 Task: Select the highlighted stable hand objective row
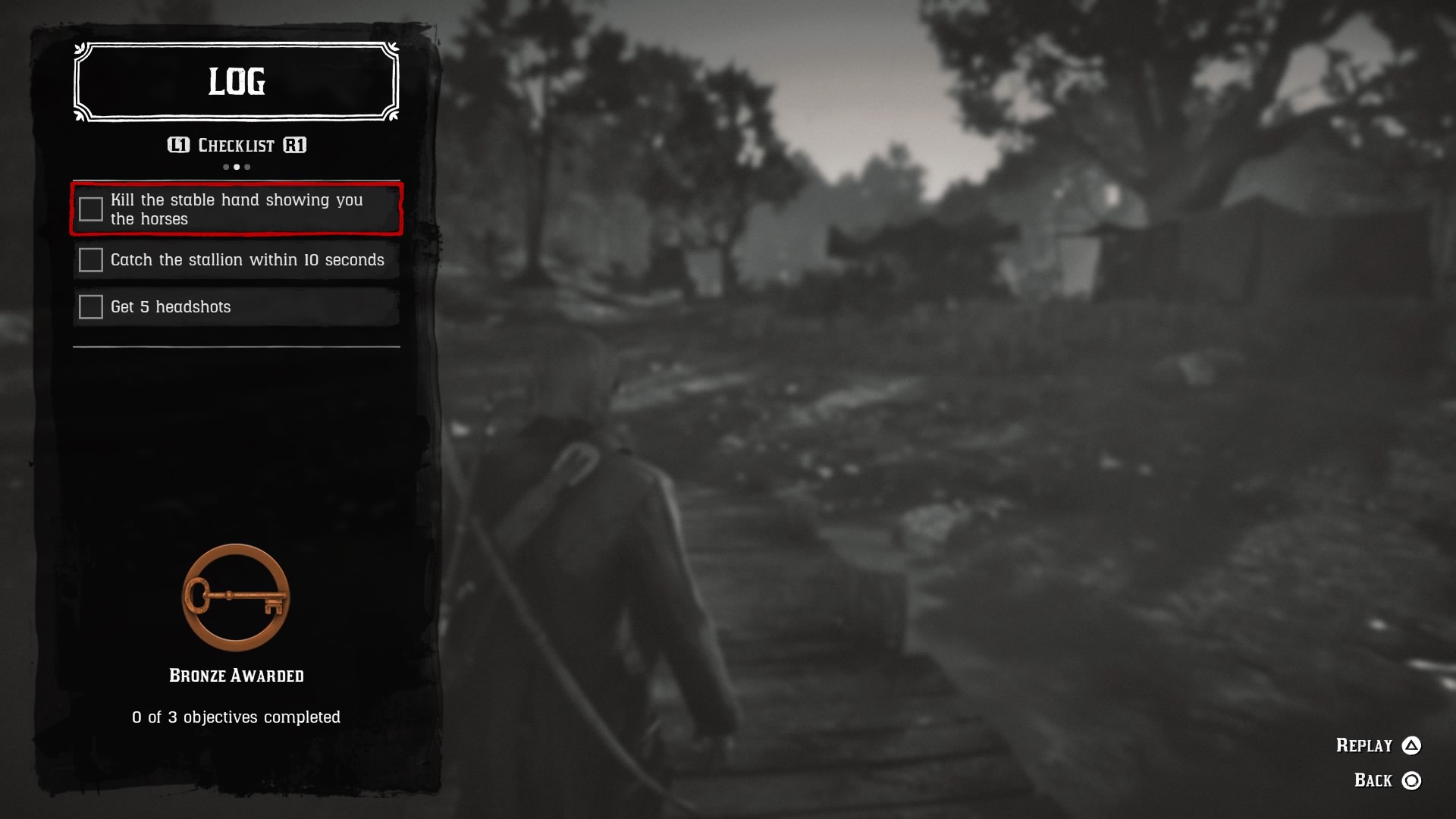coord(236,209)
